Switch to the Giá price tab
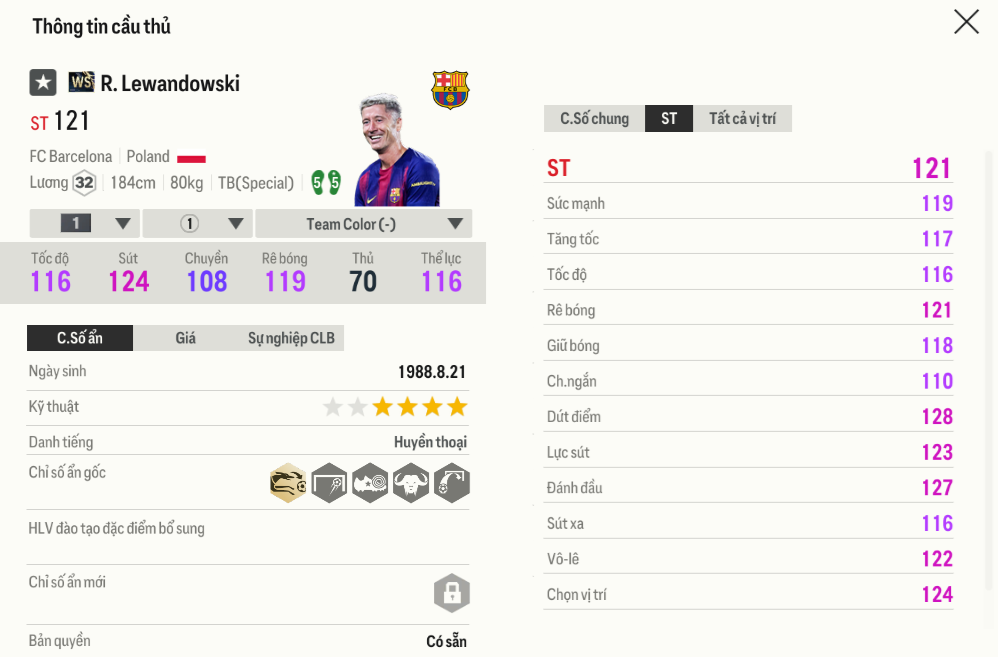This screenshot has width=998, height=657. click(x=185, y=338)
